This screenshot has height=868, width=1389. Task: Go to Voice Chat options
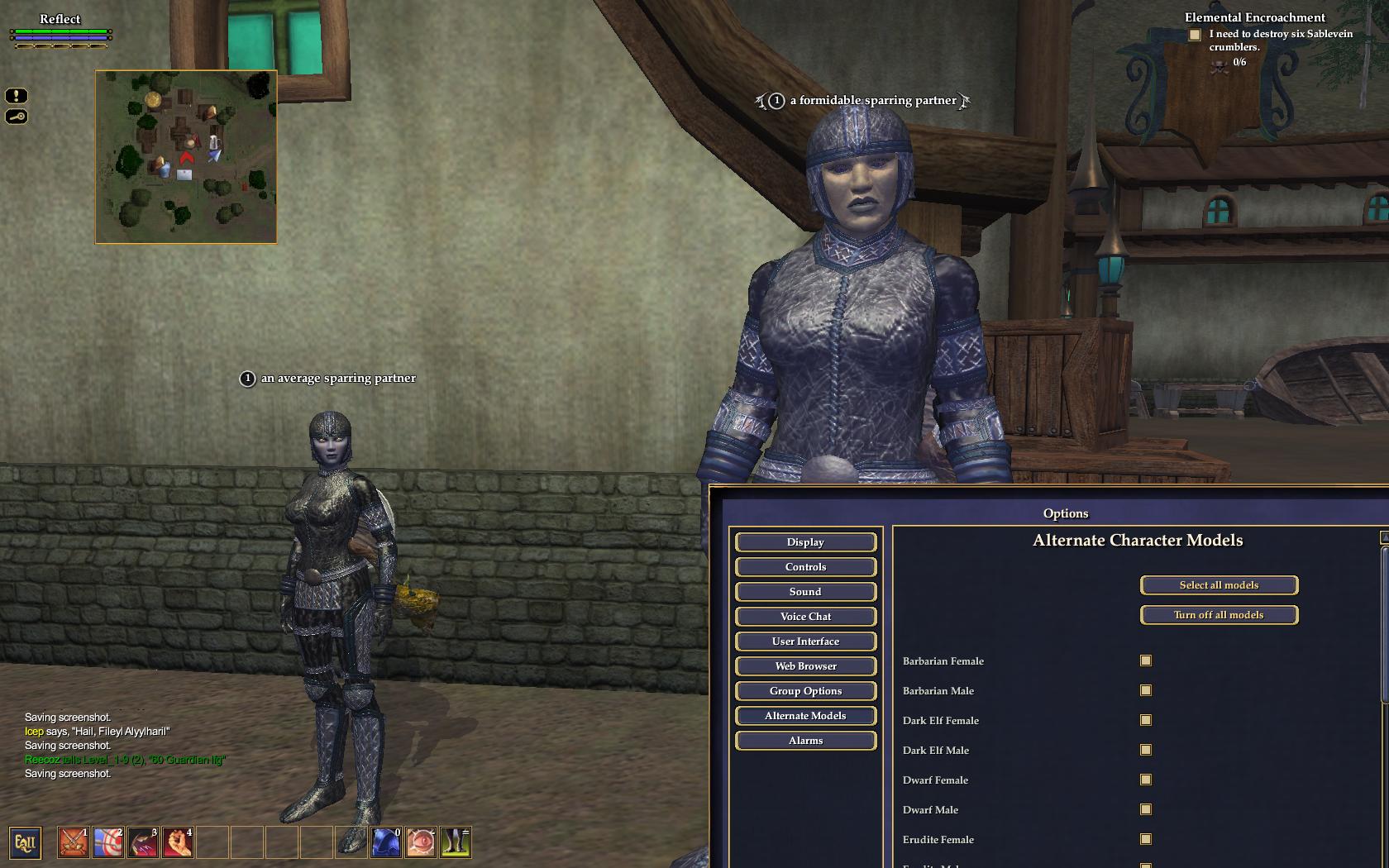coord(805,617)
